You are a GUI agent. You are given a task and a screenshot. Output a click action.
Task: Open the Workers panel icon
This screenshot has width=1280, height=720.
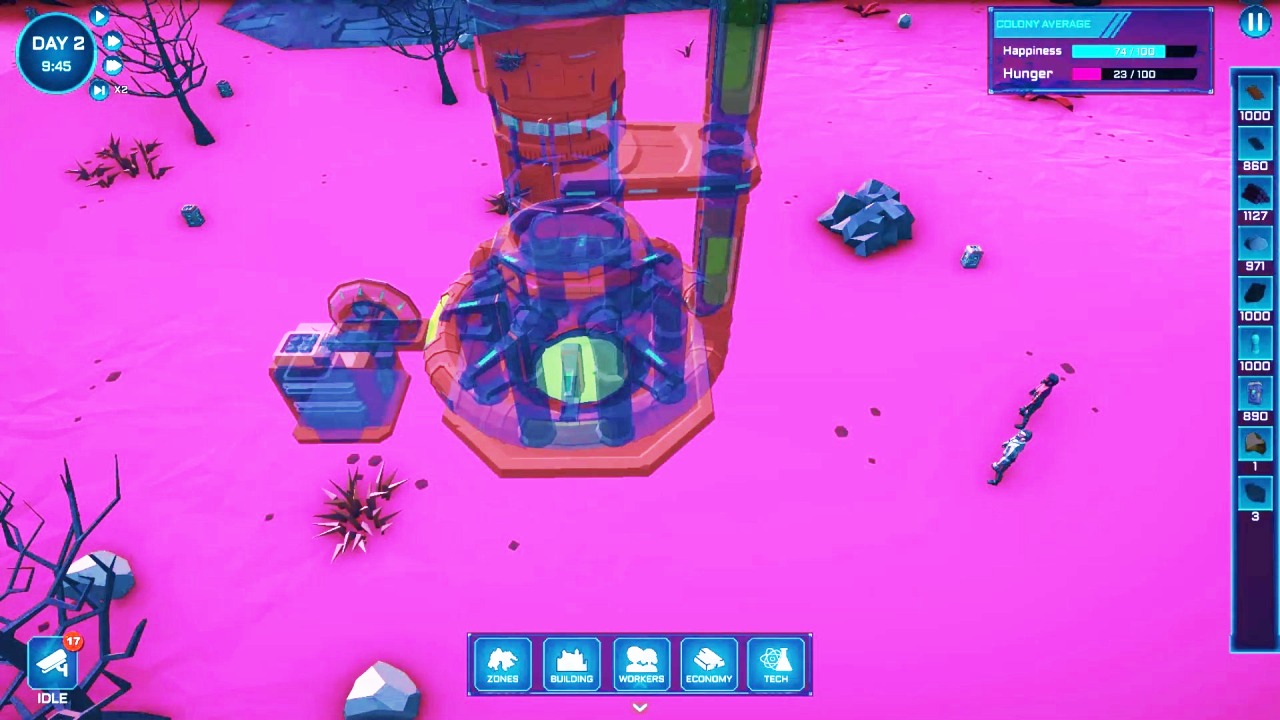click(x=641, y=663)
